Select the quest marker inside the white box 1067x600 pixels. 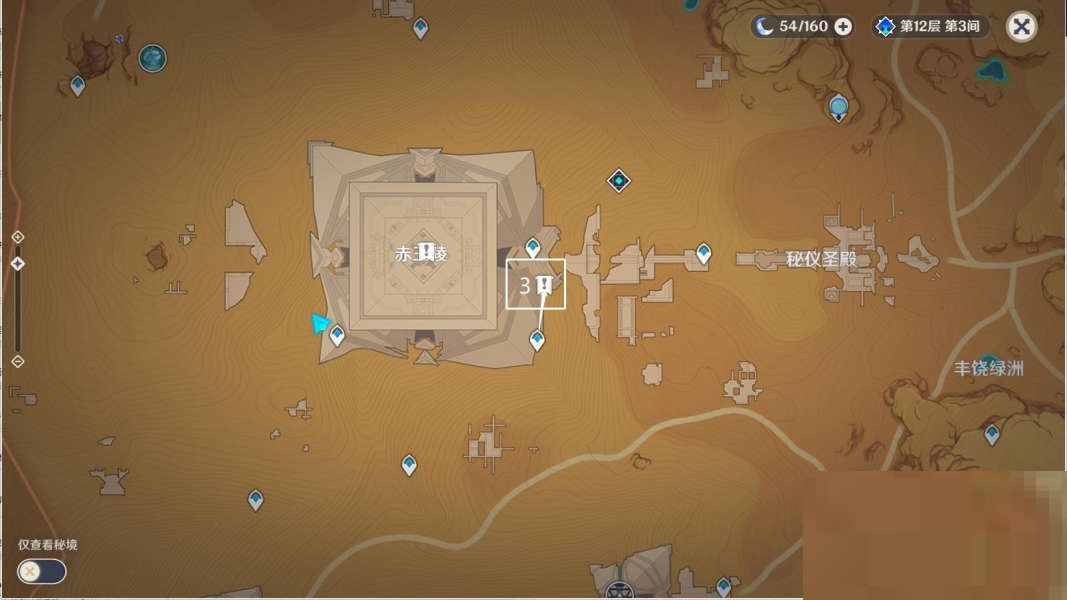point(545,286)
